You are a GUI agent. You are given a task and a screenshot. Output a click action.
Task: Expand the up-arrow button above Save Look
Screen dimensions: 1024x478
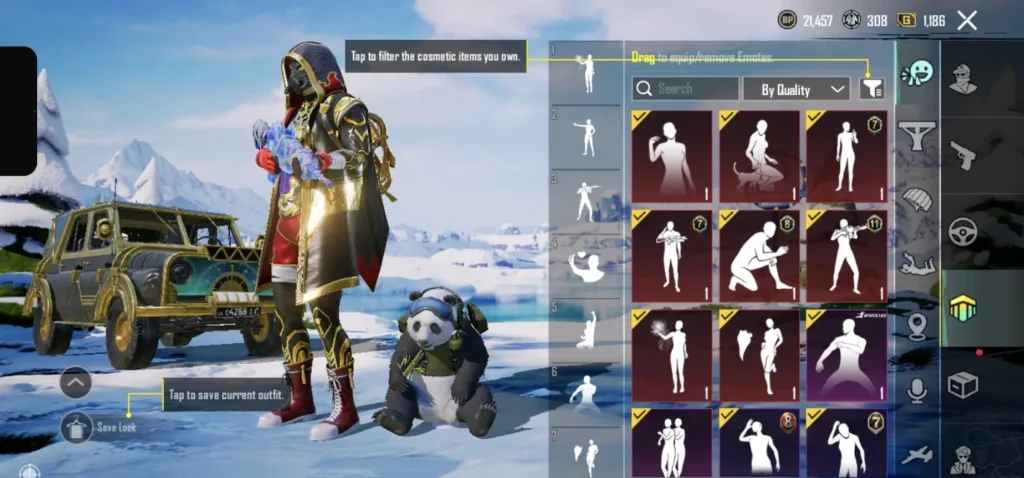(76, 382)
